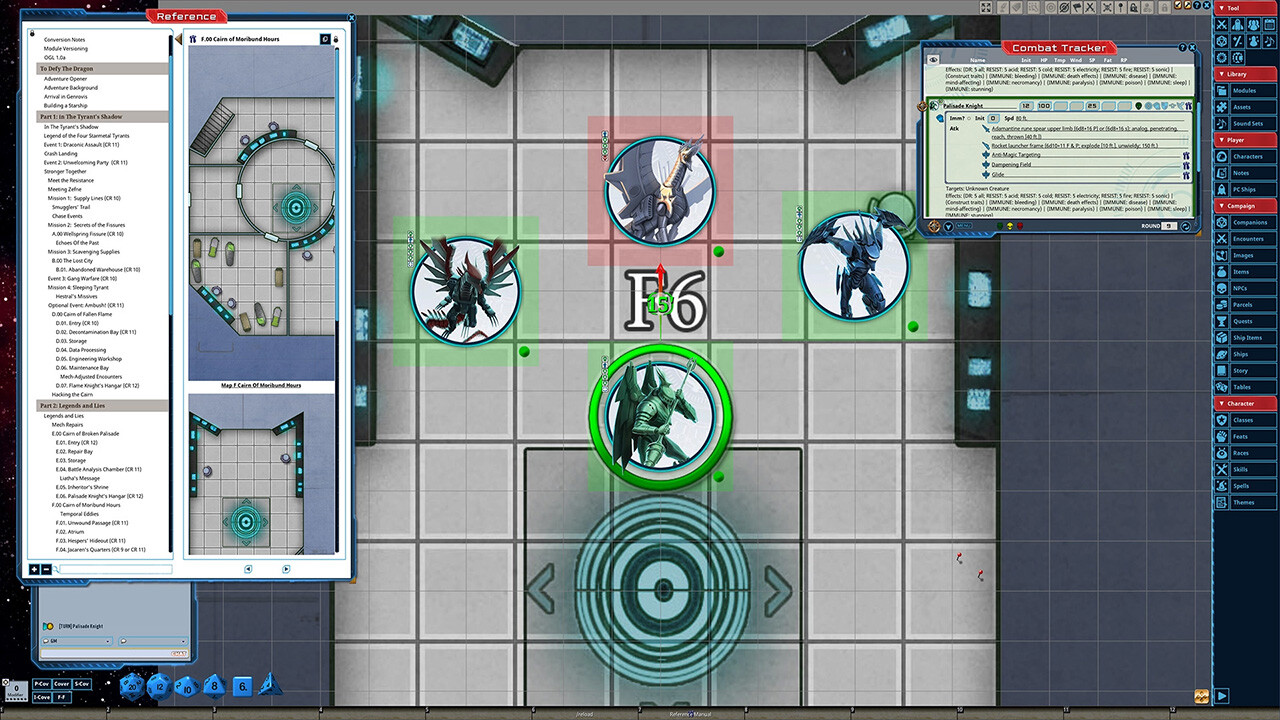Open the GM identity dropdown above the chat

(x=107, y=641)
